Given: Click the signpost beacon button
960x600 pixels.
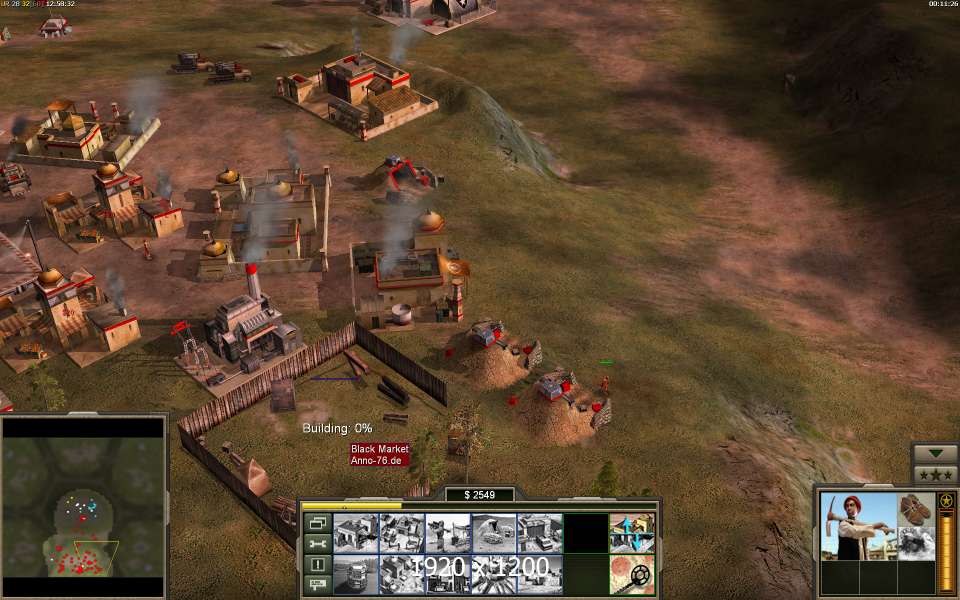Looking at the screenshot, I should 318,585.
